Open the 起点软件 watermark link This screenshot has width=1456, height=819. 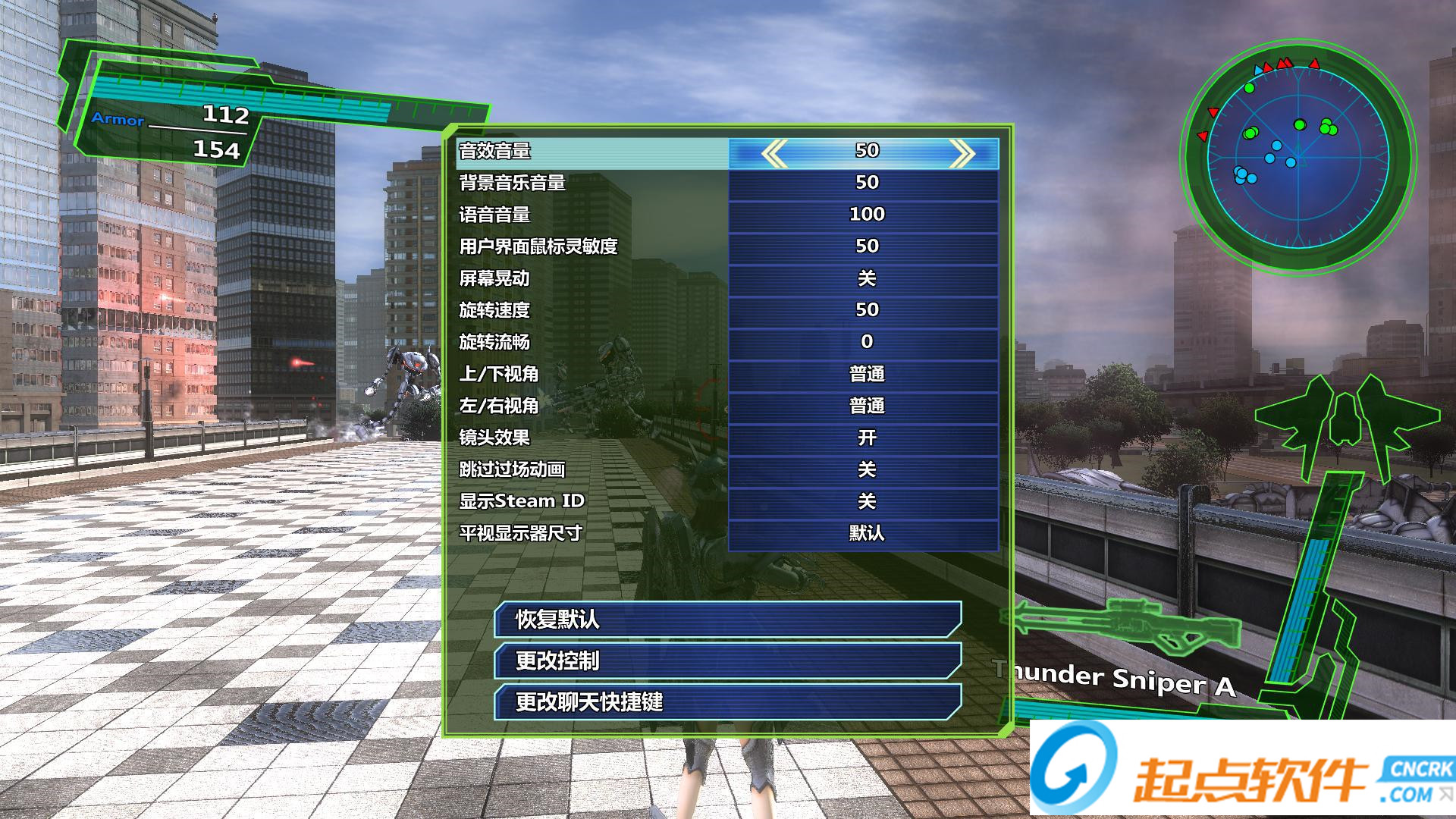(x=1242, y=770)
